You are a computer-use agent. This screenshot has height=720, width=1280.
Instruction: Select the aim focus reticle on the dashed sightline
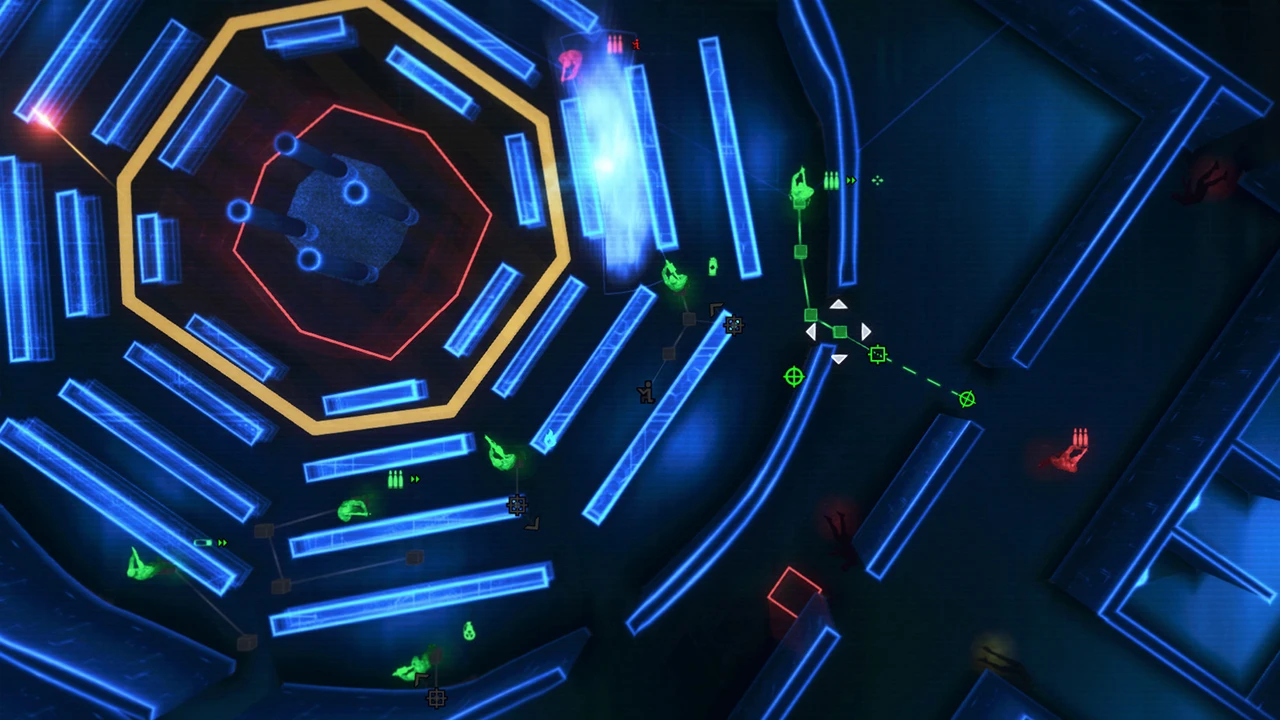878,353
